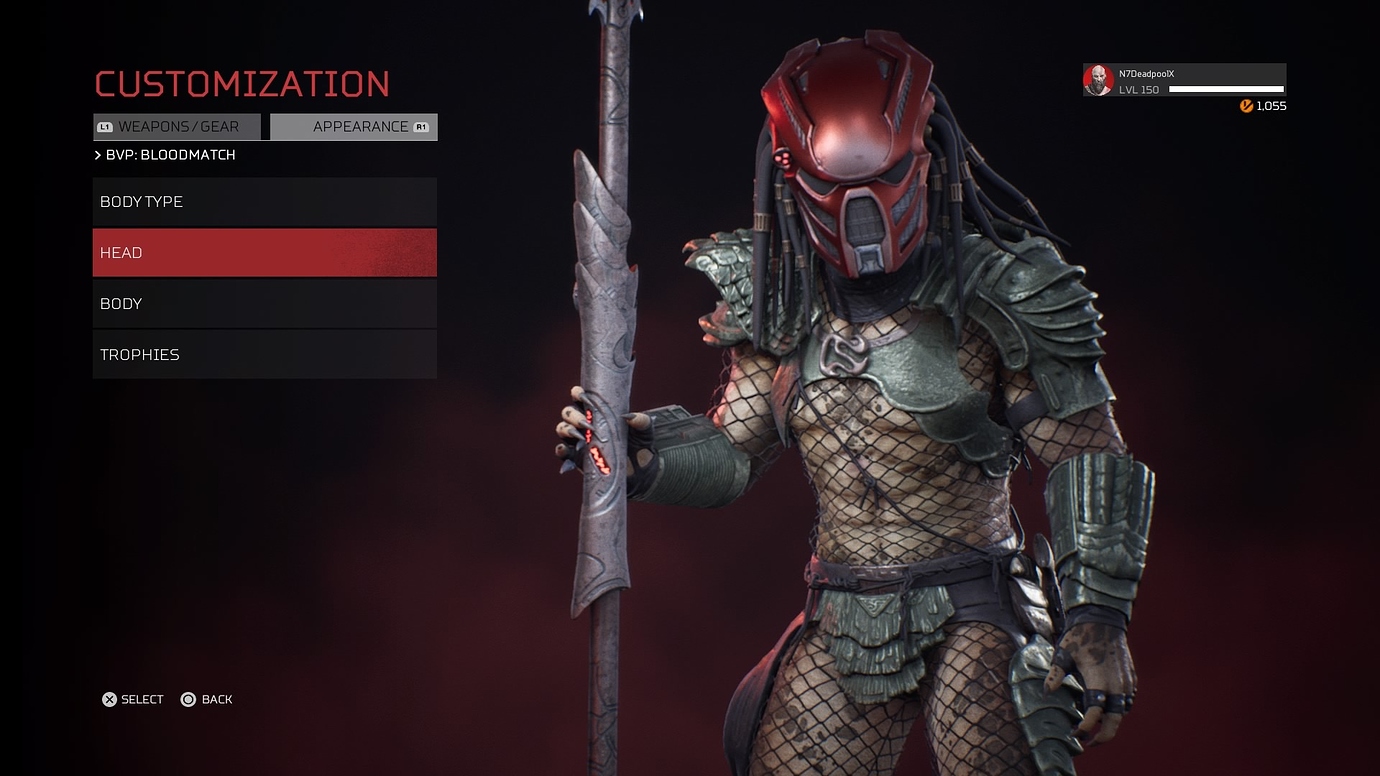
Task: Open the Body Type customization menu
Action: (x=264, y=201)
